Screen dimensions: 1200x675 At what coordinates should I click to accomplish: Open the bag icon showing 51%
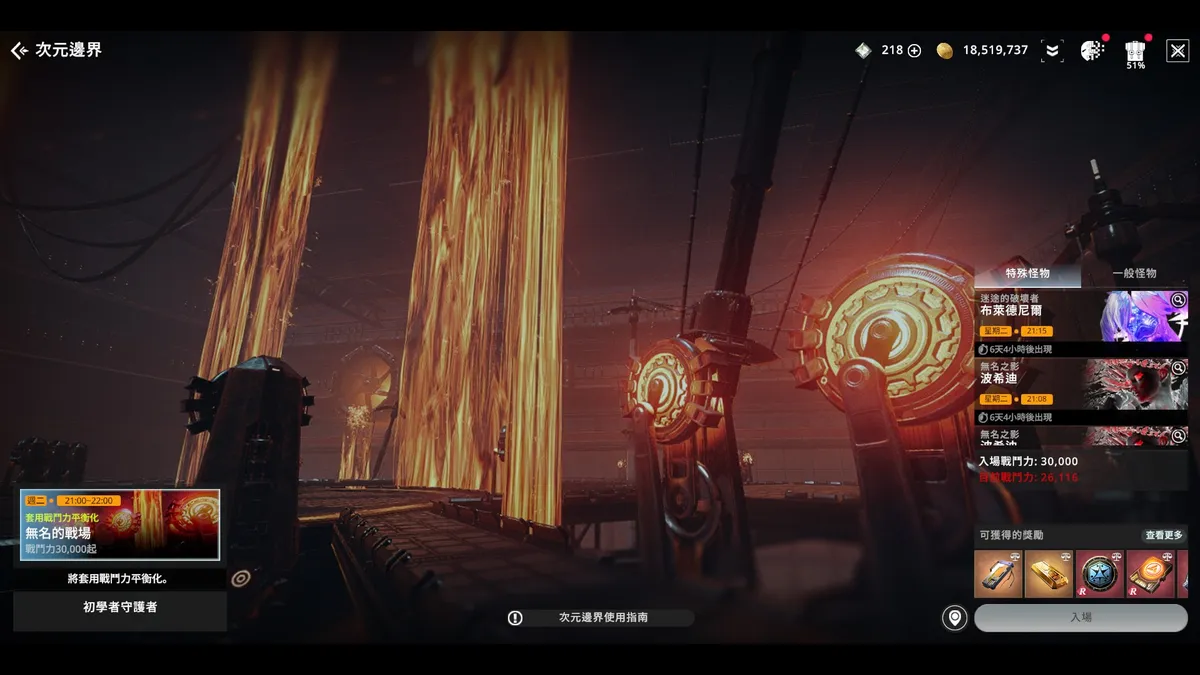(1135, 51)
